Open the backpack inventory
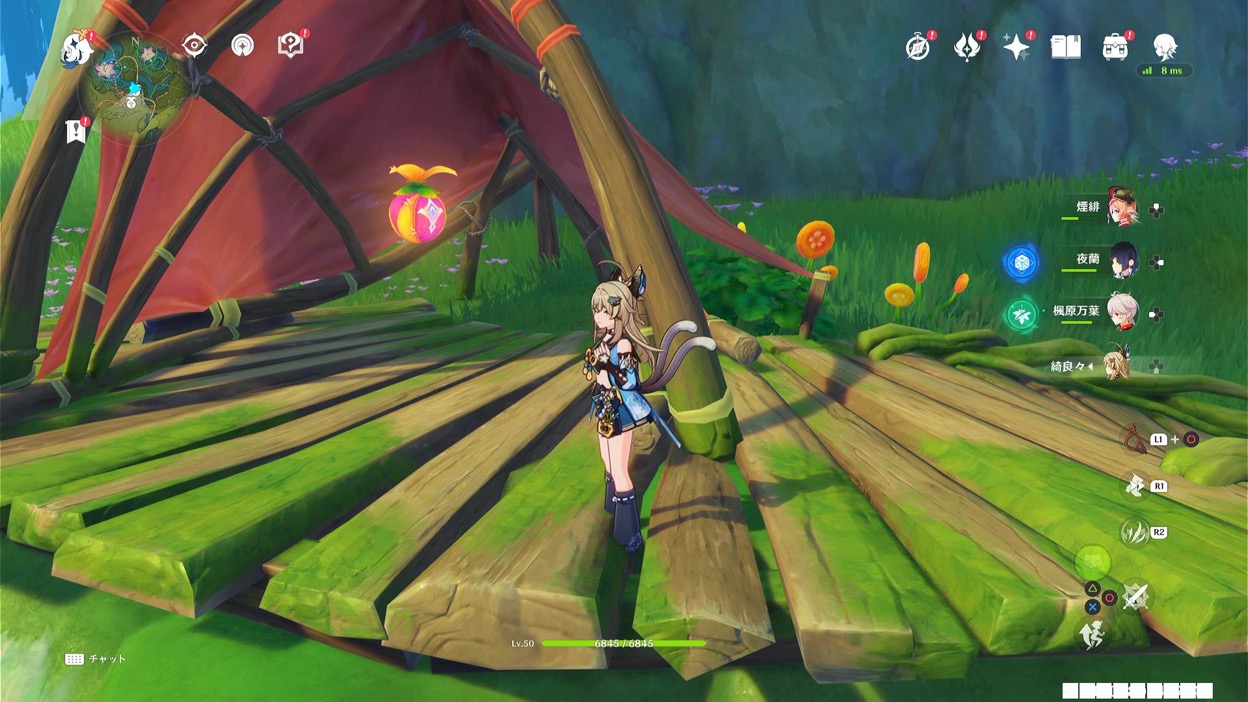 1115,46
